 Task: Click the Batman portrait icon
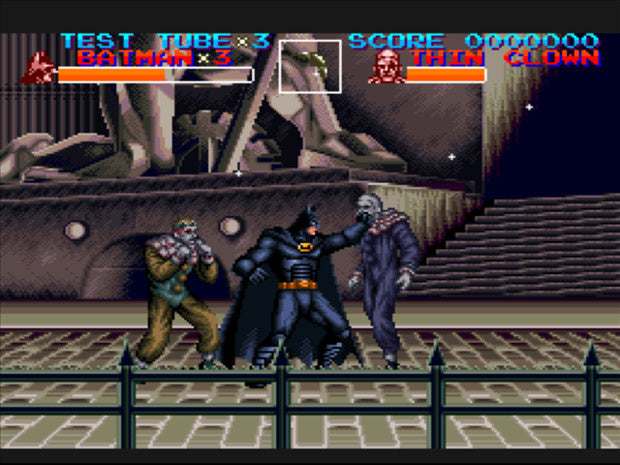(x=40, y=67)
